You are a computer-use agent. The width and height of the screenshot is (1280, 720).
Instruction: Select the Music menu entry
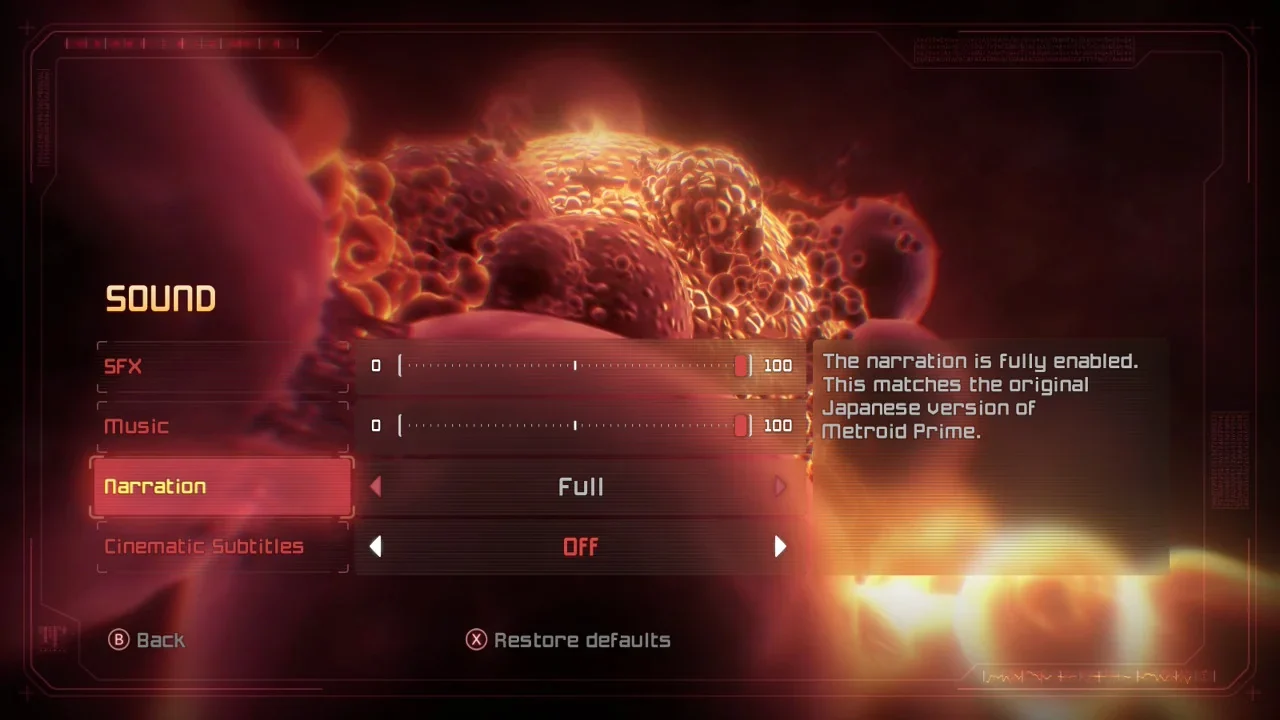(222, 426)
